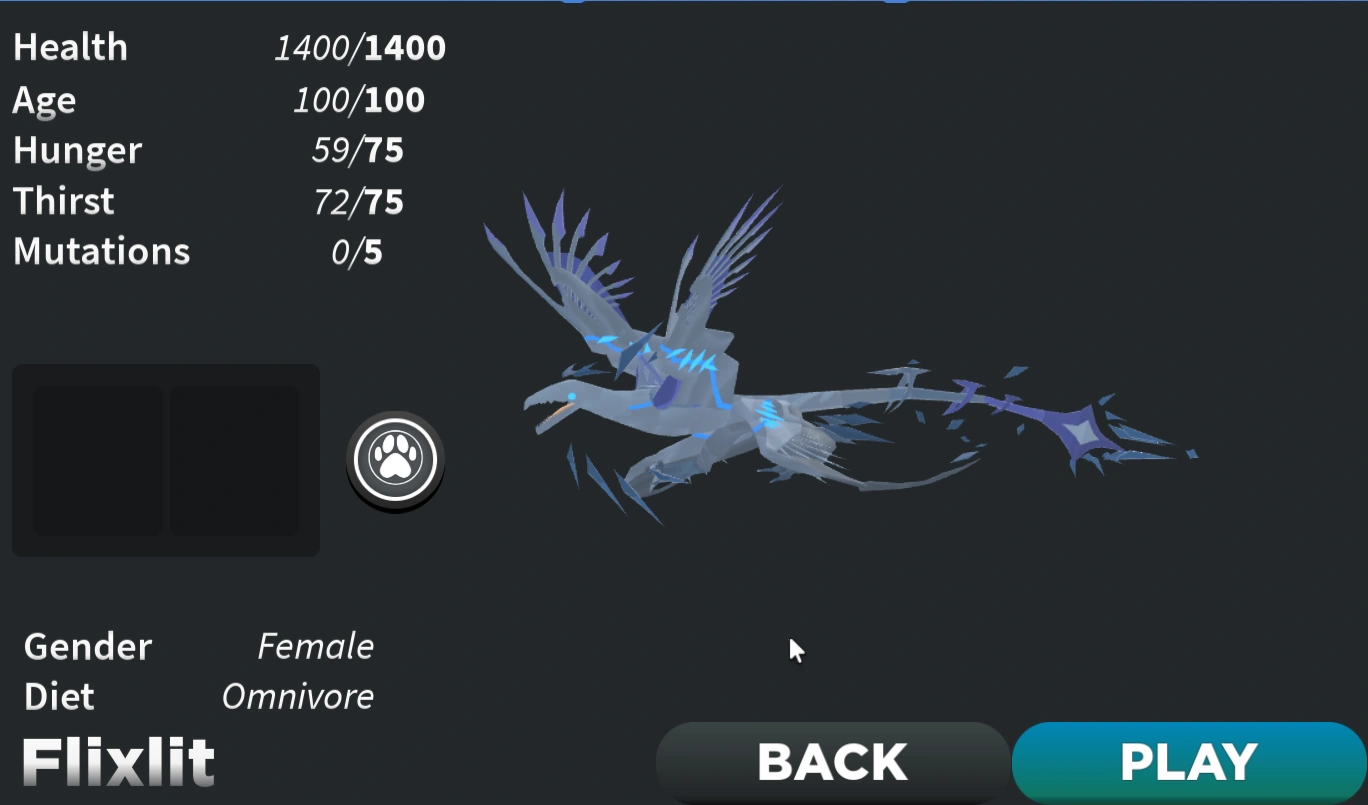Click the paw print icon button
Image resolution: width=1368 pixels, height=805 pixels.
(x=395, y=460)
